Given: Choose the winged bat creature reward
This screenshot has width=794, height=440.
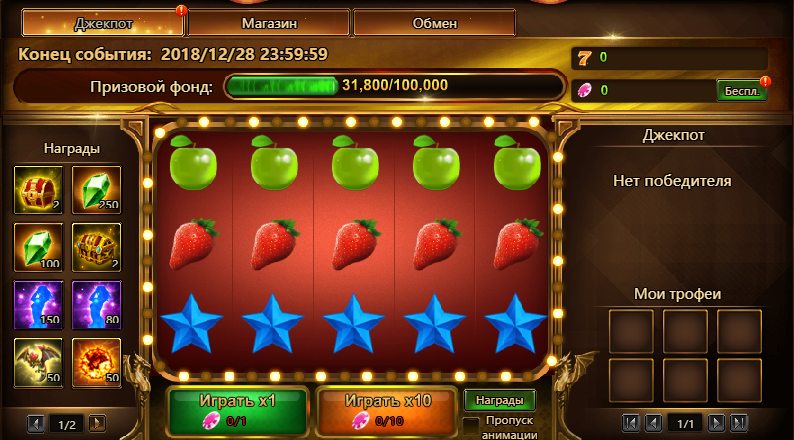Looking at the screenshot, I should click(x=39, y=362).
